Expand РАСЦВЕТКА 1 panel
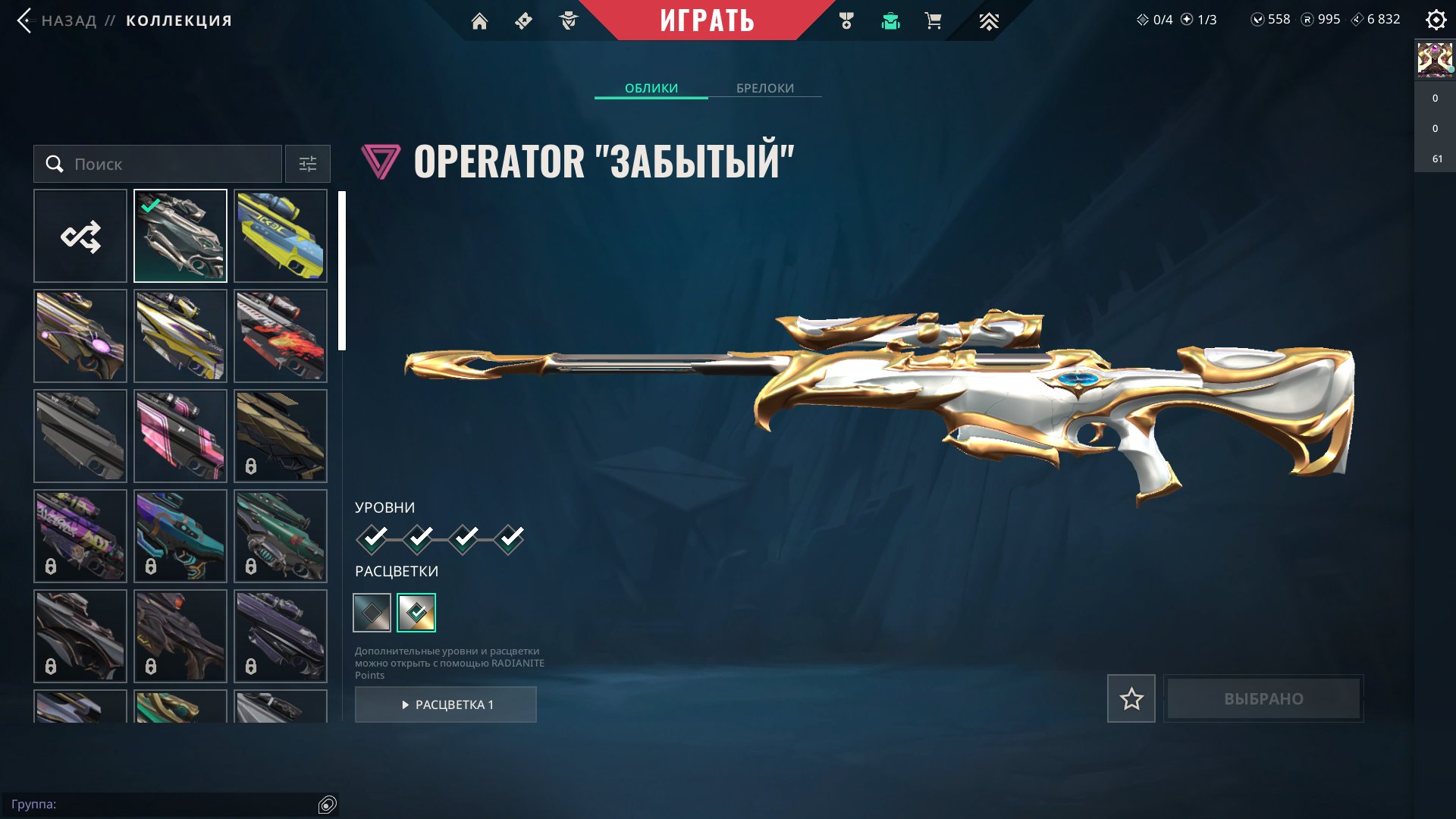This screenshot has height=819, width=1456. [x=446, y=704]
